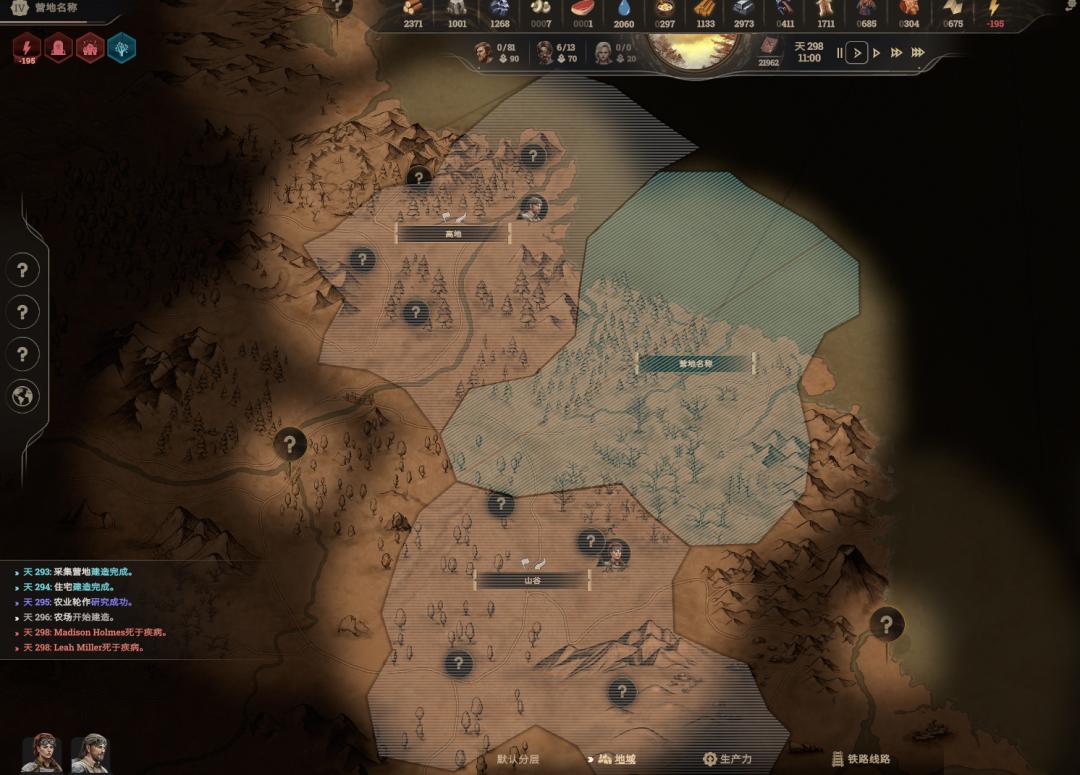Click the red lightning power shortage alert
Image resolution: width=1080 pixels, height=775 pixels.
click(27, 47)
